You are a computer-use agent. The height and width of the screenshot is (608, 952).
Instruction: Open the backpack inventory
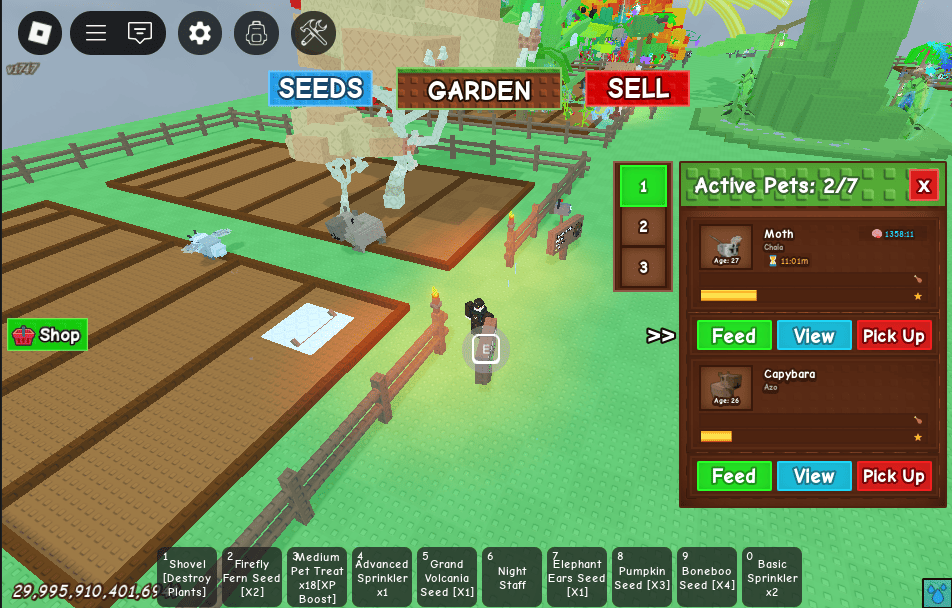pyautogui.click(x=257, y=33)
